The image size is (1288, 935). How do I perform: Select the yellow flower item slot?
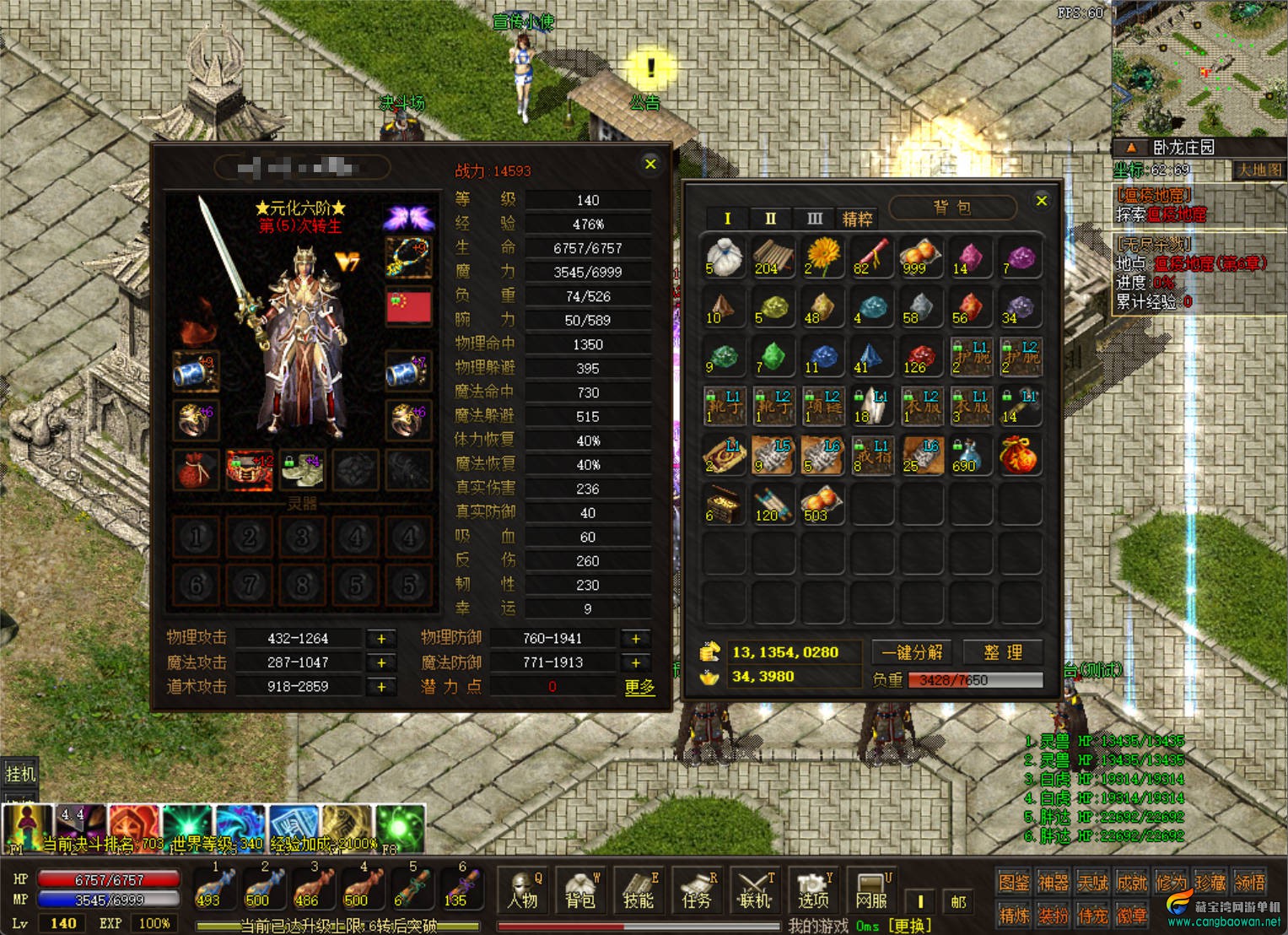pos(822,257)
